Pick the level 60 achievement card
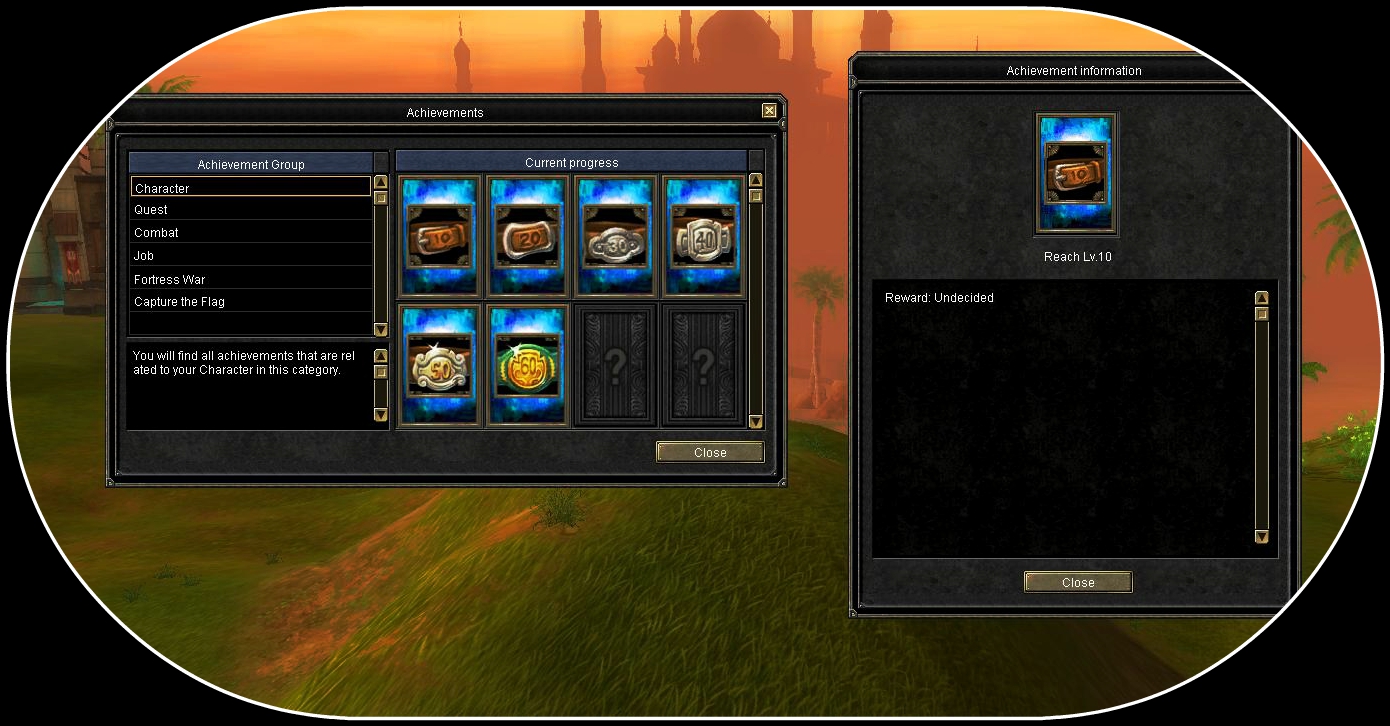1390x726 pixels. pos(527,366)
